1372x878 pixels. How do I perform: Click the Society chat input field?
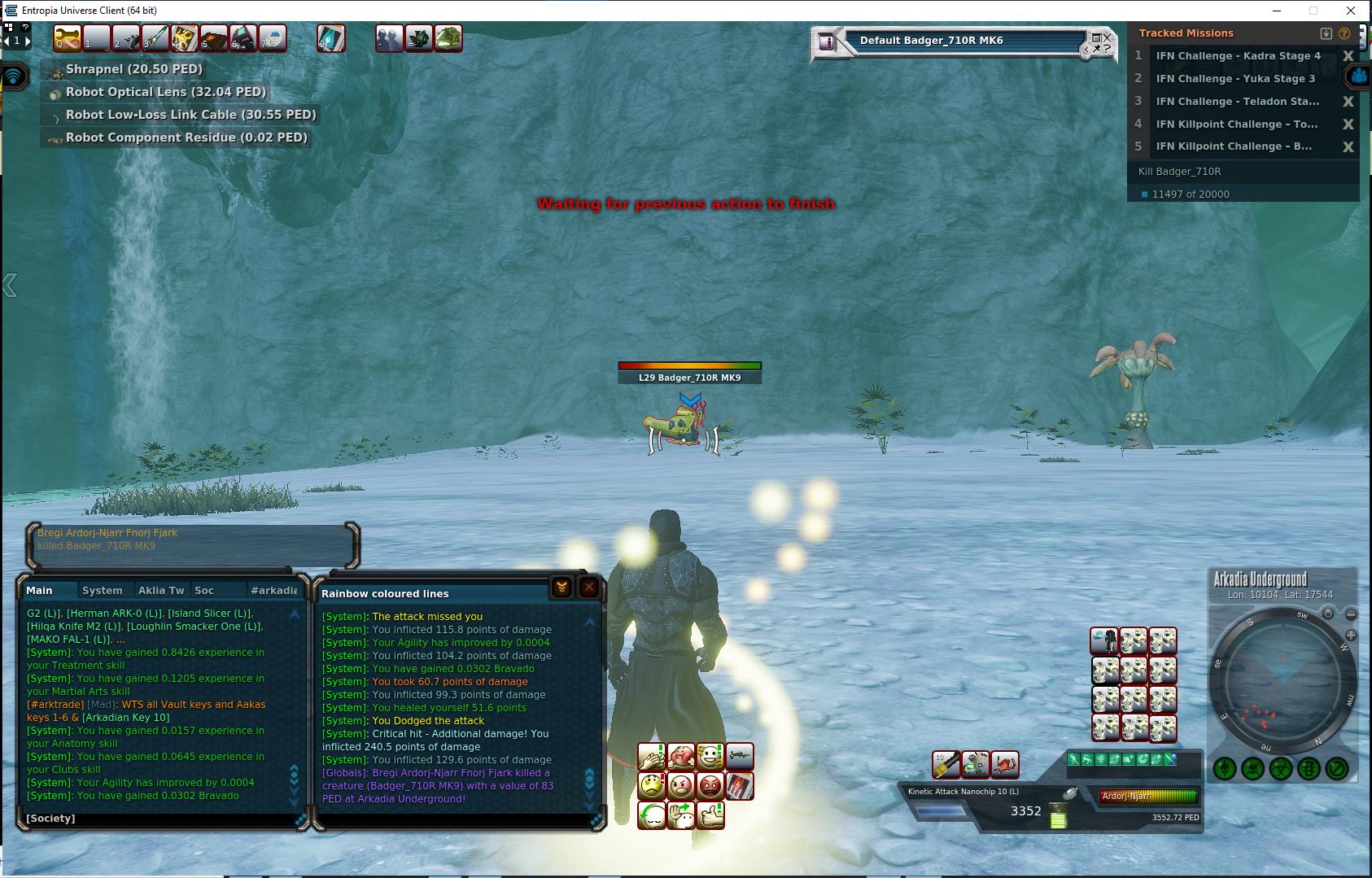coord(163,818)
